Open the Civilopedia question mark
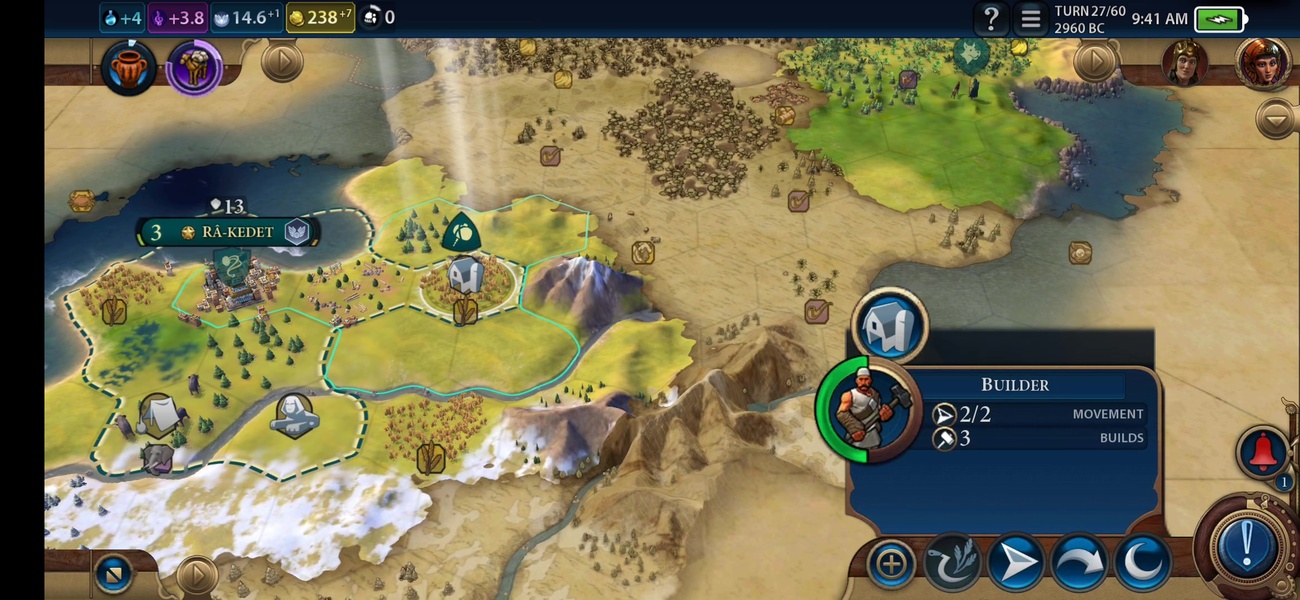This screenshot has width=1300, height=600. [991, 18]
